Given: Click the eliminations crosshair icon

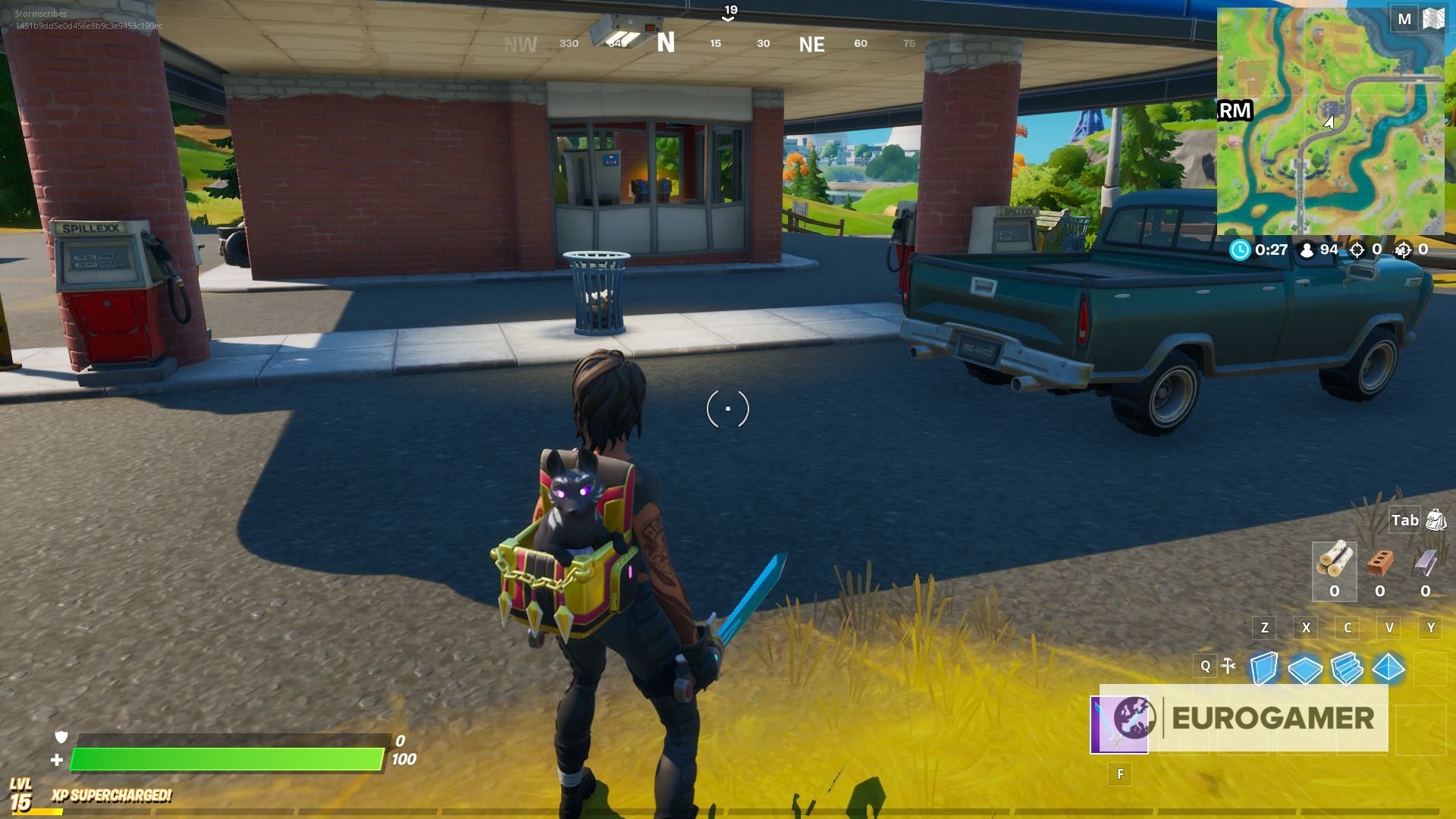Looking at the screenshot, I should pyautogui.click(x=1357, y=250).
